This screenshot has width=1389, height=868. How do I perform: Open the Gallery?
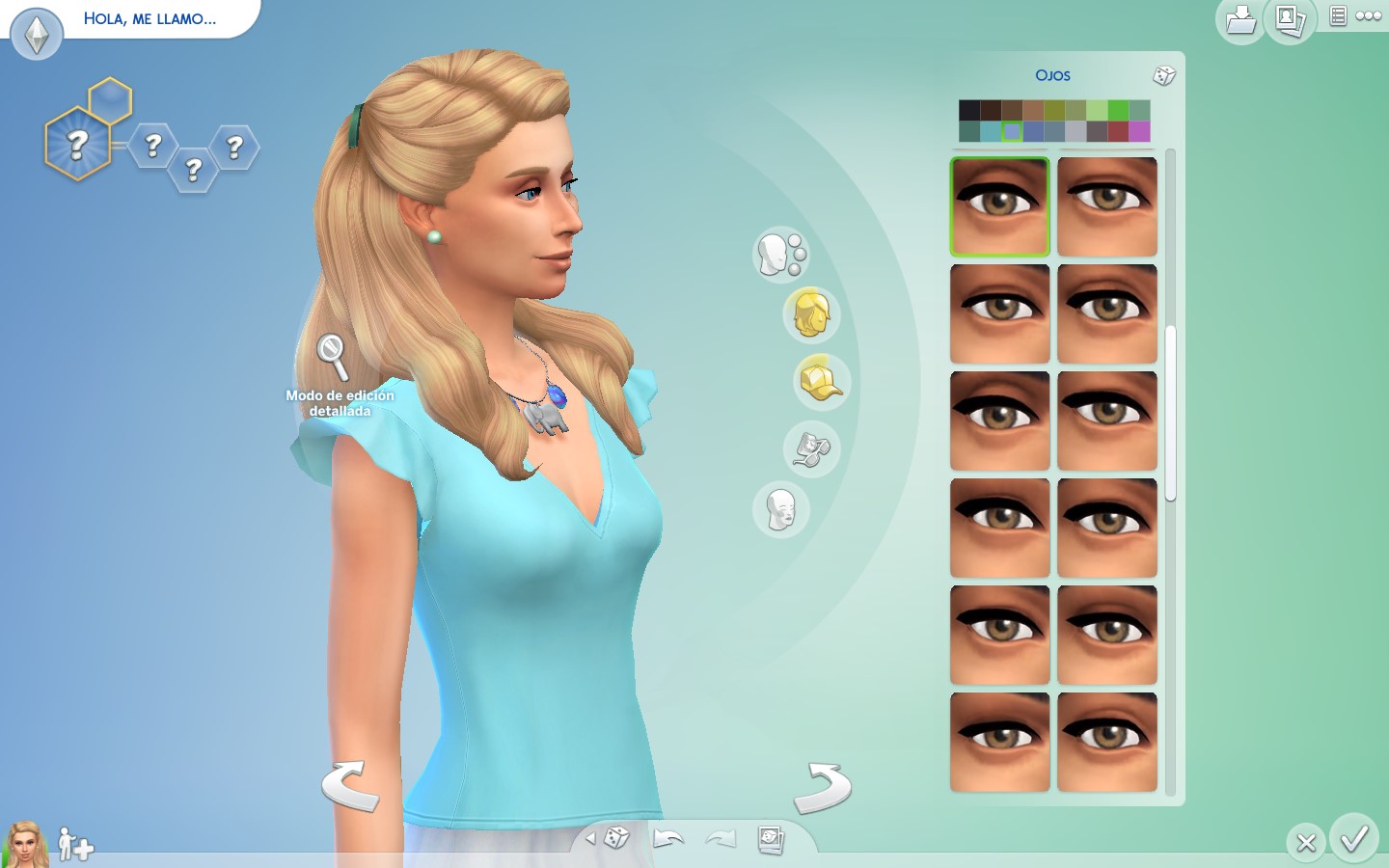click(x=1290, y=21)
